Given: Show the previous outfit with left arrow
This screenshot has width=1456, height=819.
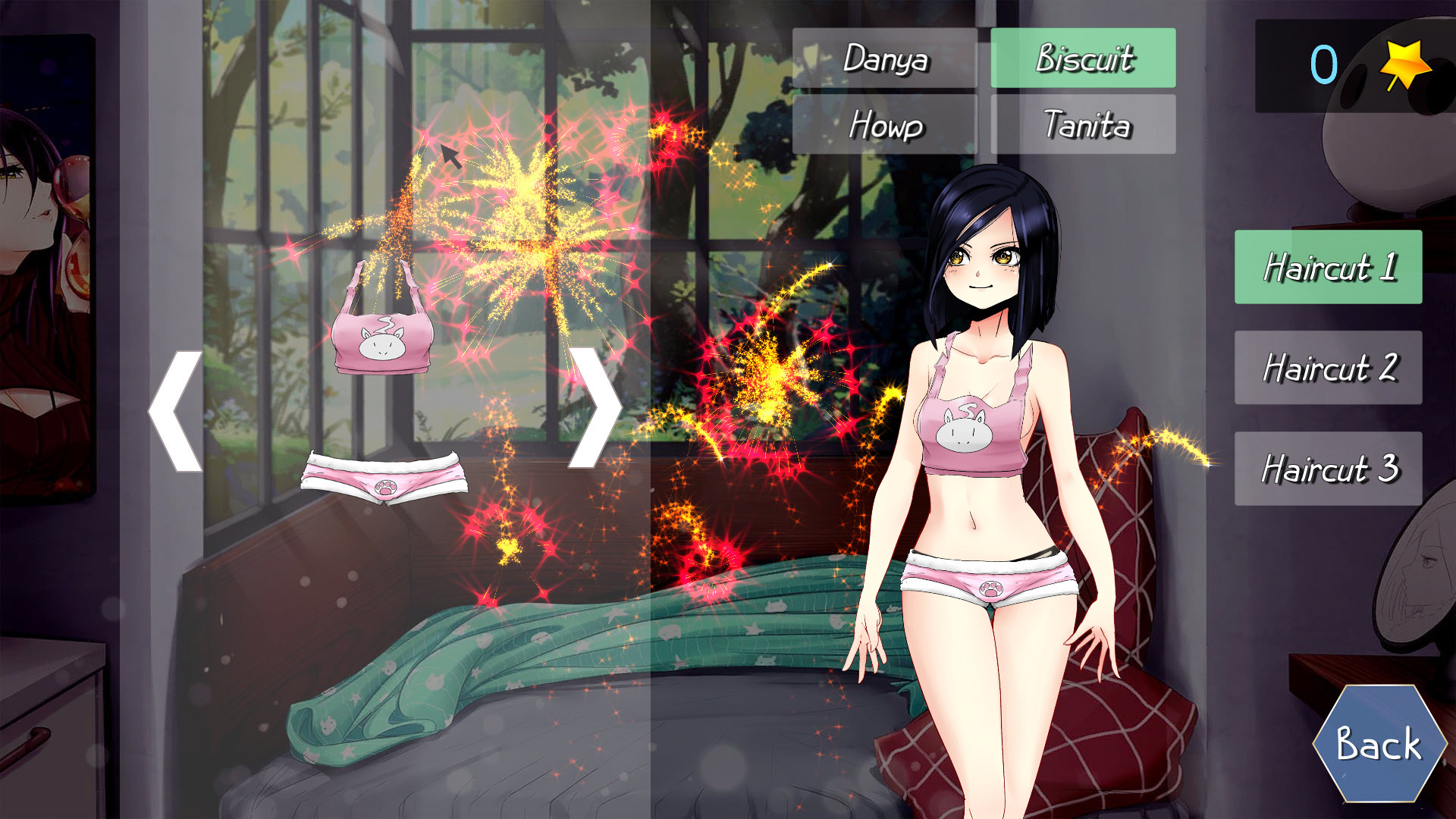Looking at the screenshot, I should (176, 410).
